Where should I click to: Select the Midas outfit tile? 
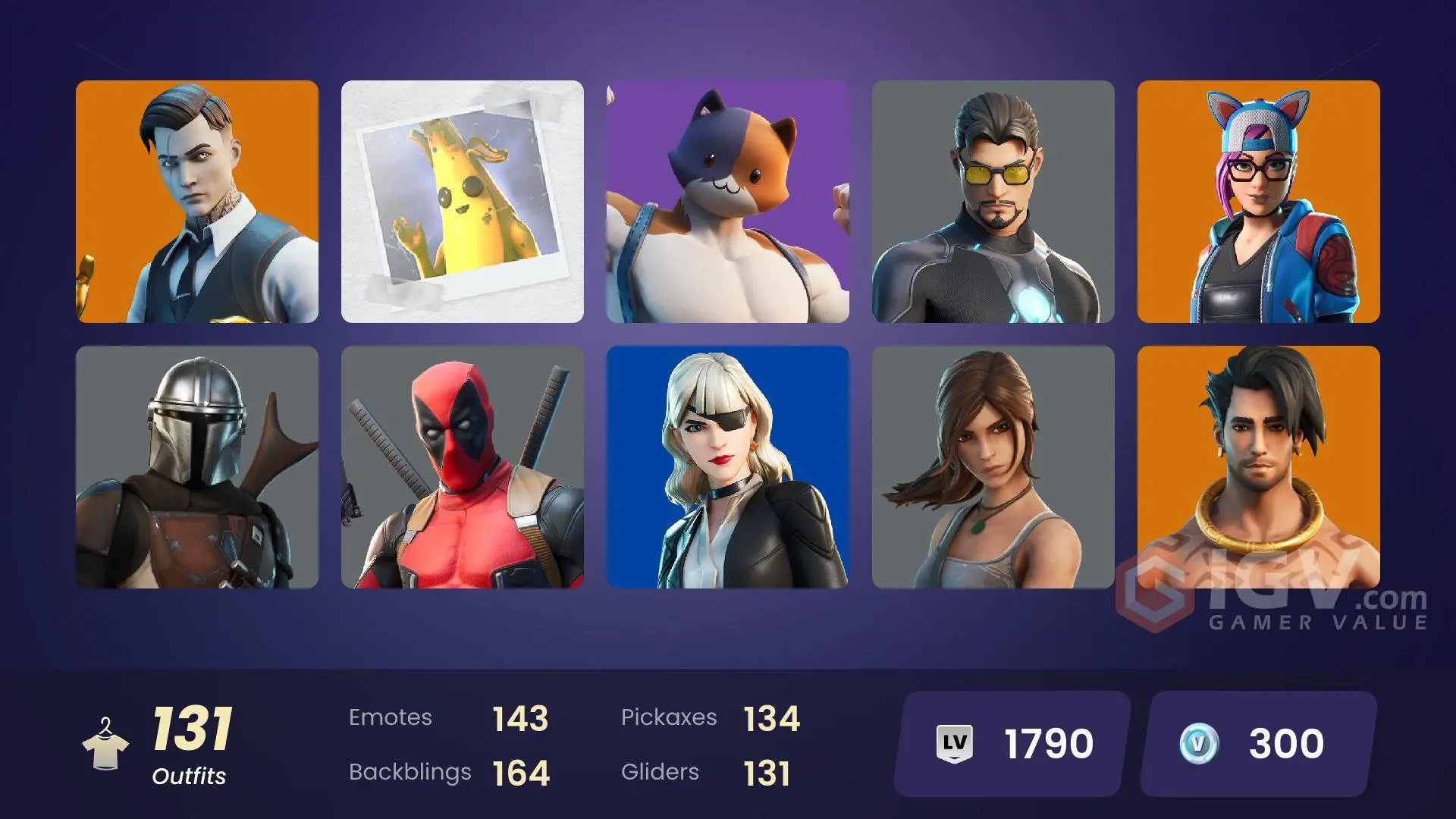click(x=197, y=202)
